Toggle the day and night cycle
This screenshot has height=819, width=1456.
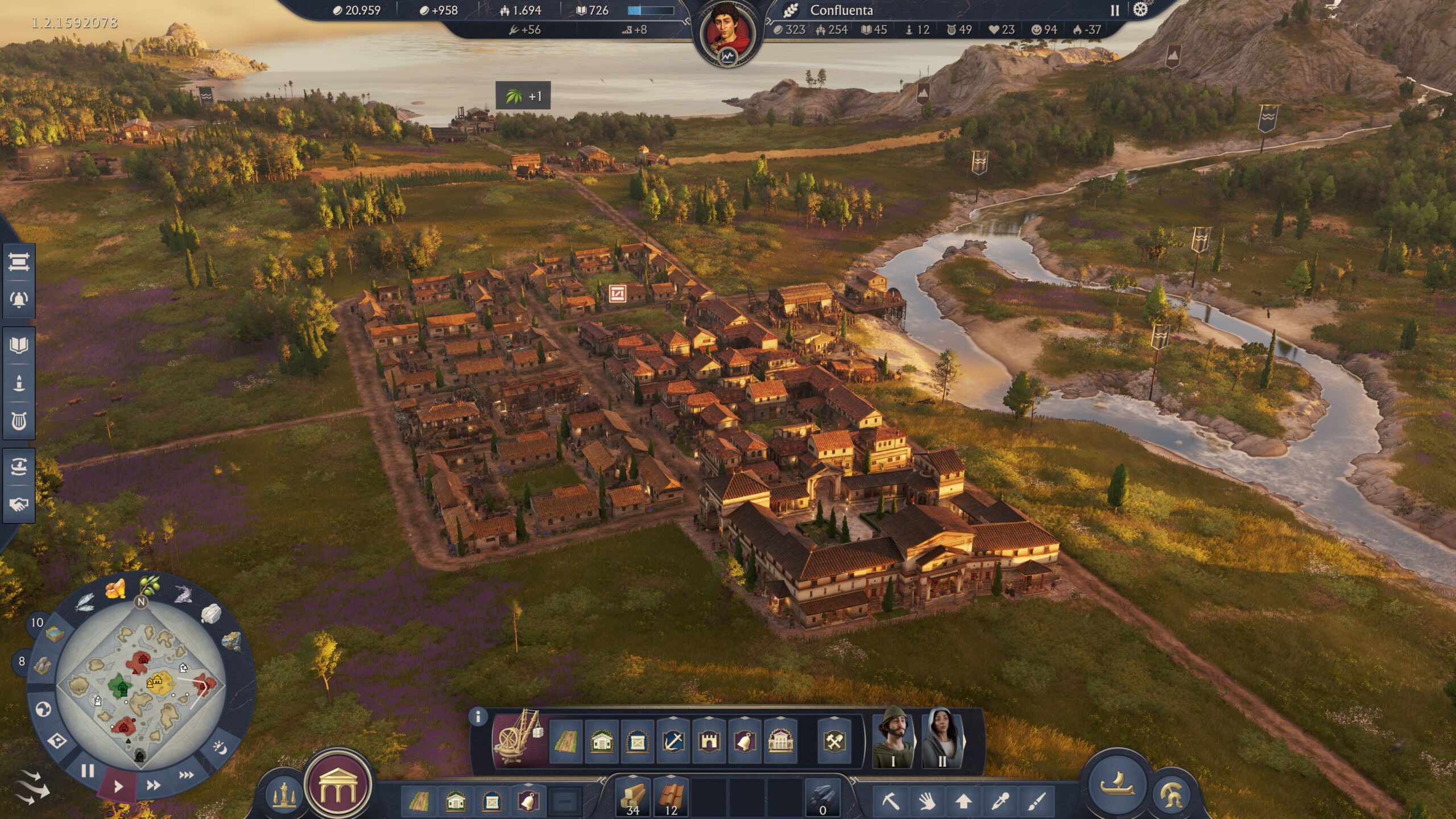click(x=221, y=747)
